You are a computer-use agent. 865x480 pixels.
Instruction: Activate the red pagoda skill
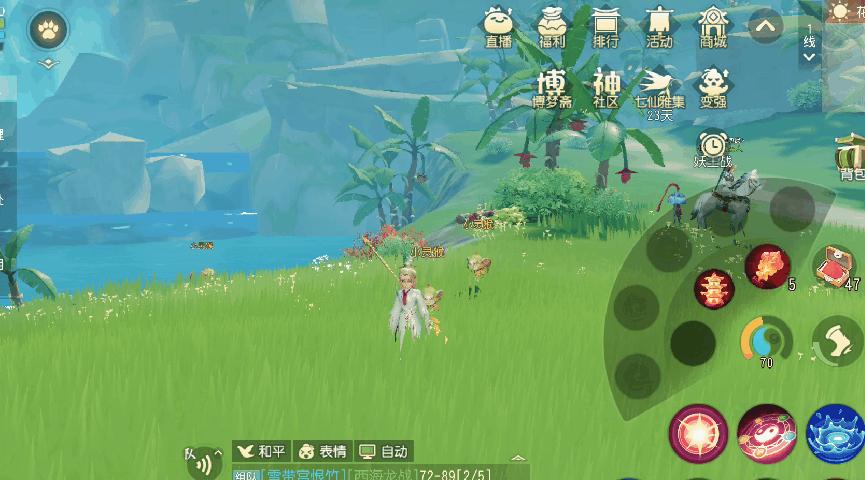(x=714, y=289)
